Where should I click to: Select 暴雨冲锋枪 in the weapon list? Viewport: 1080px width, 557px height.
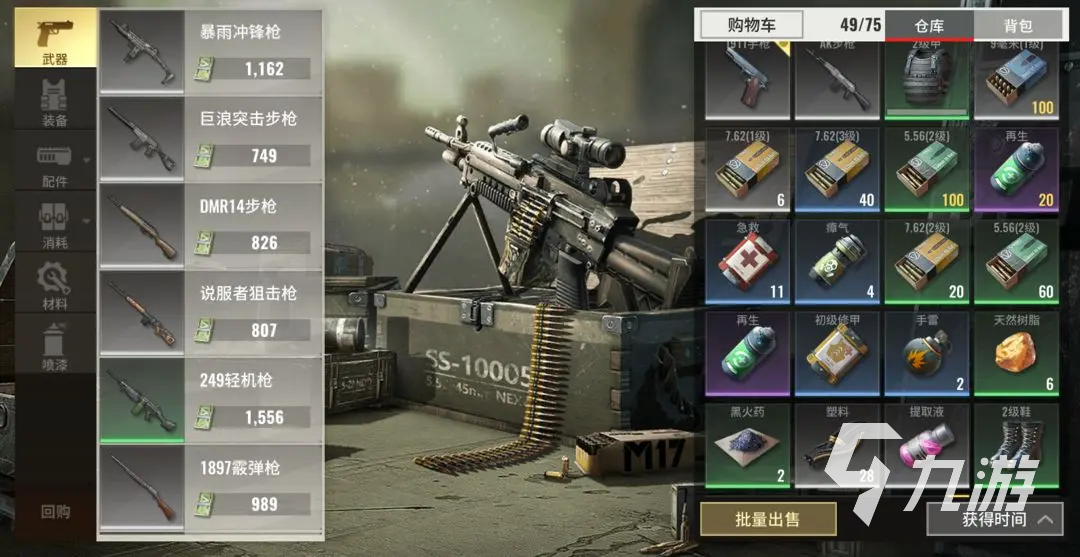click(210, 52)
